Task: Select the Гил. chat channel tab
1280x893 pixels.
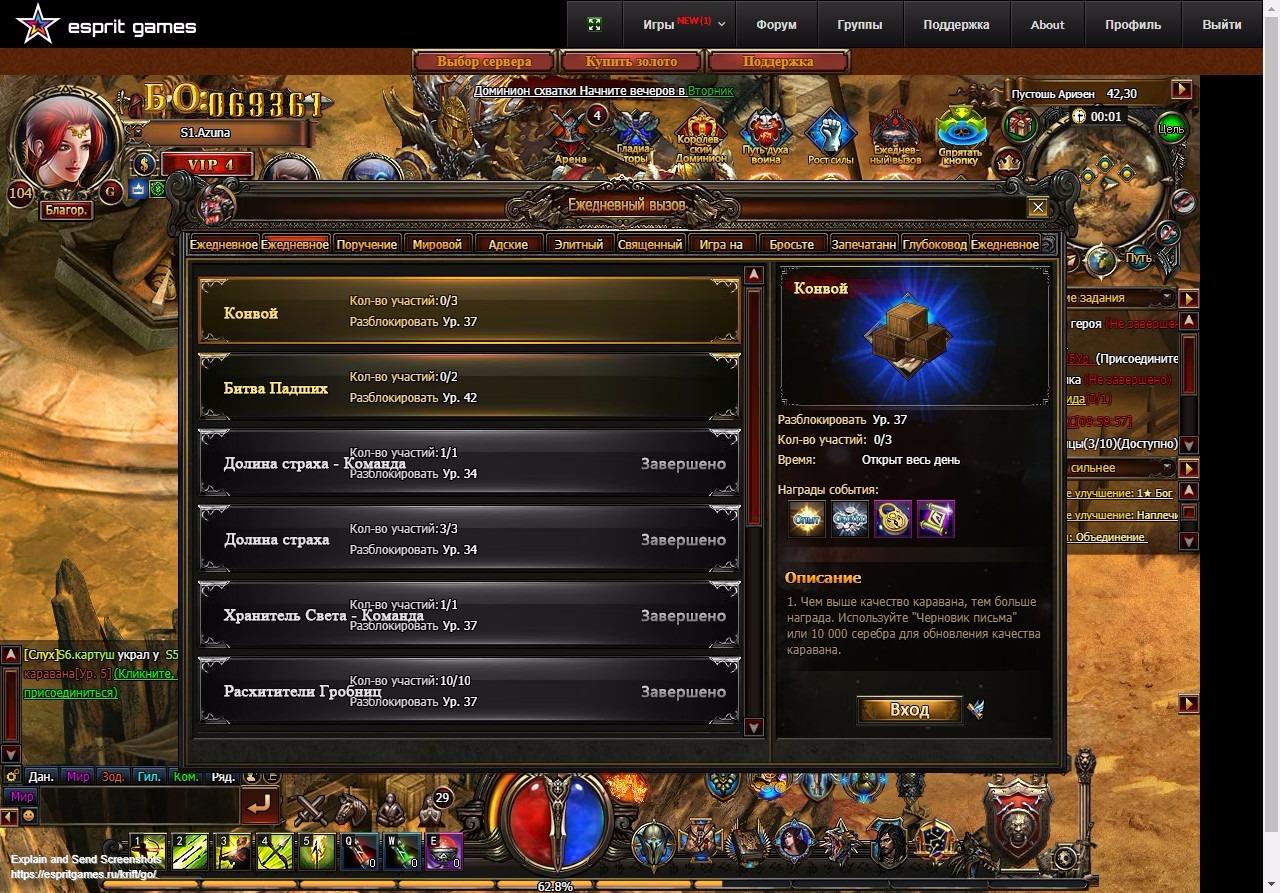Action: pyautogui.click(x=149, y=776)
